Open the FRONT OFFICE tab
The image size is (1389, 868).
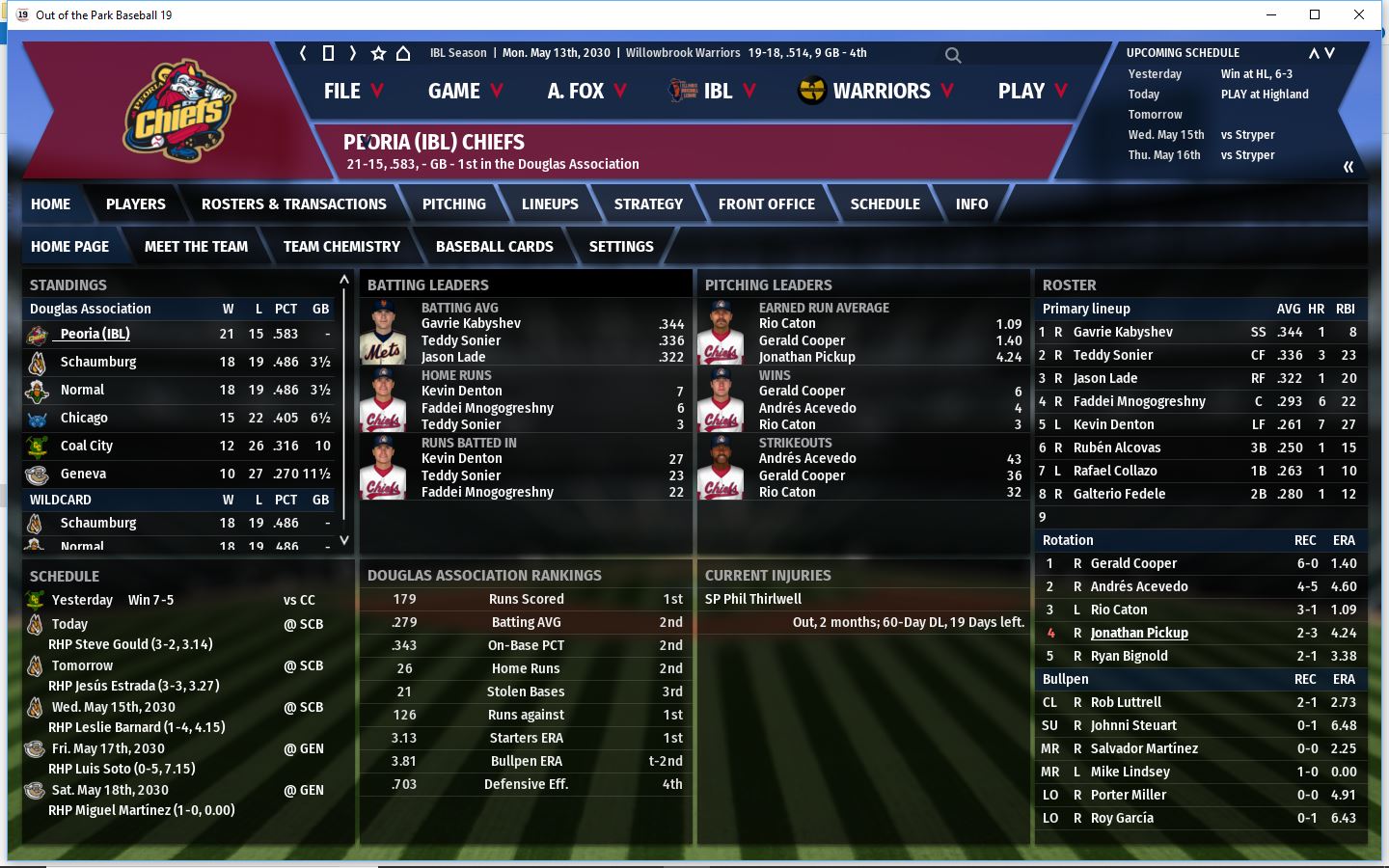coord(766,204)
